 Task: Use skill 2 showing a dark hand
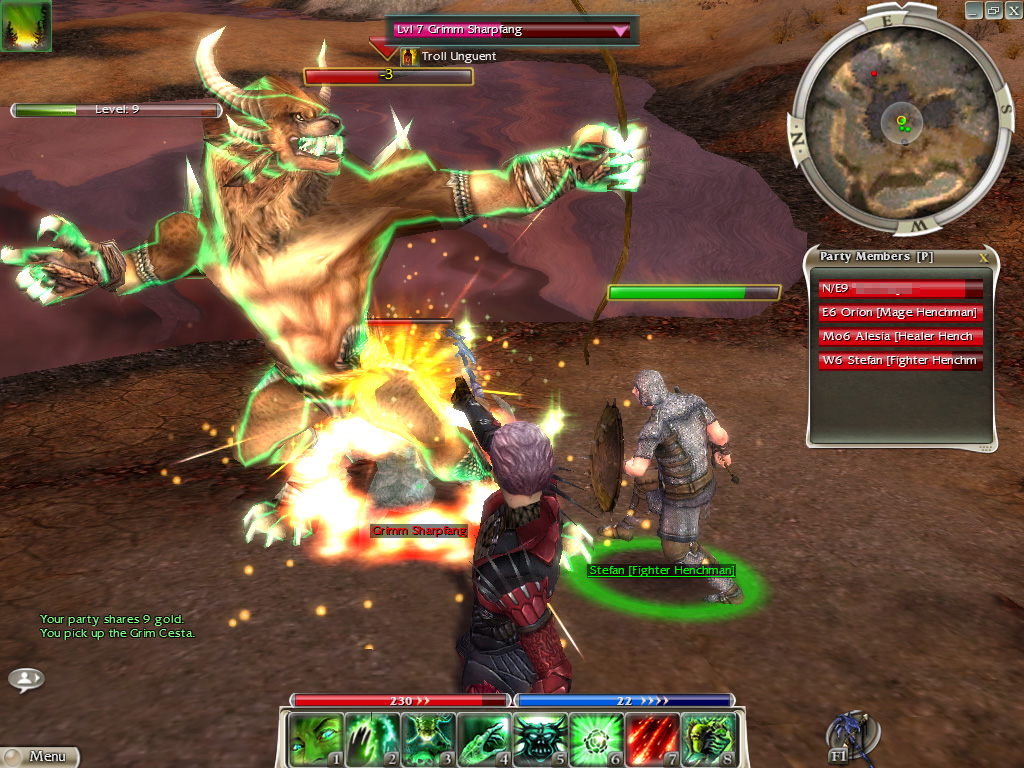coord(371,739)
